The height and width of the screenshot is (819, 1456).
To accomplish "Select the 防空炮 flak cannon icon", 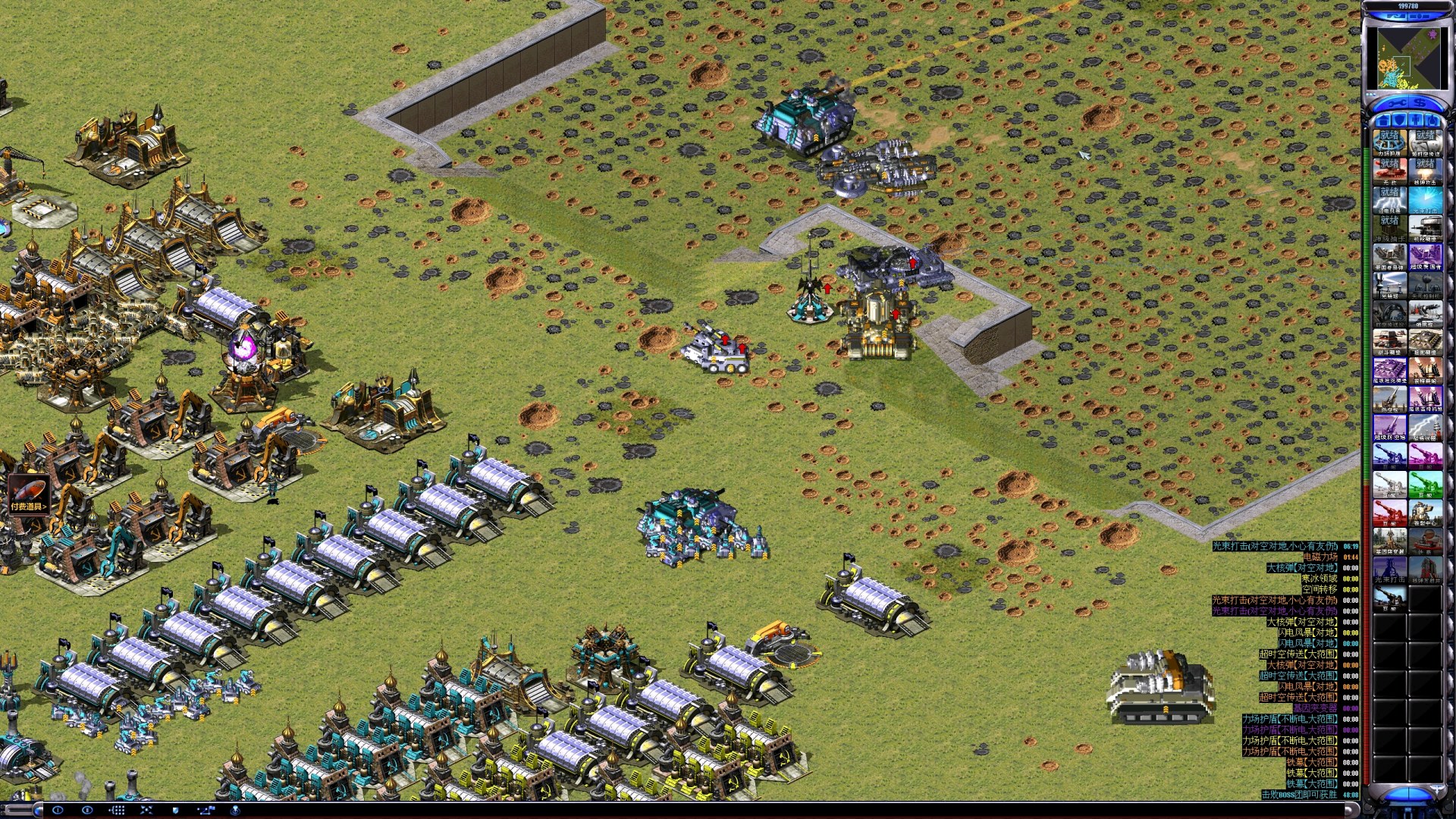I will click(1389, 400).
